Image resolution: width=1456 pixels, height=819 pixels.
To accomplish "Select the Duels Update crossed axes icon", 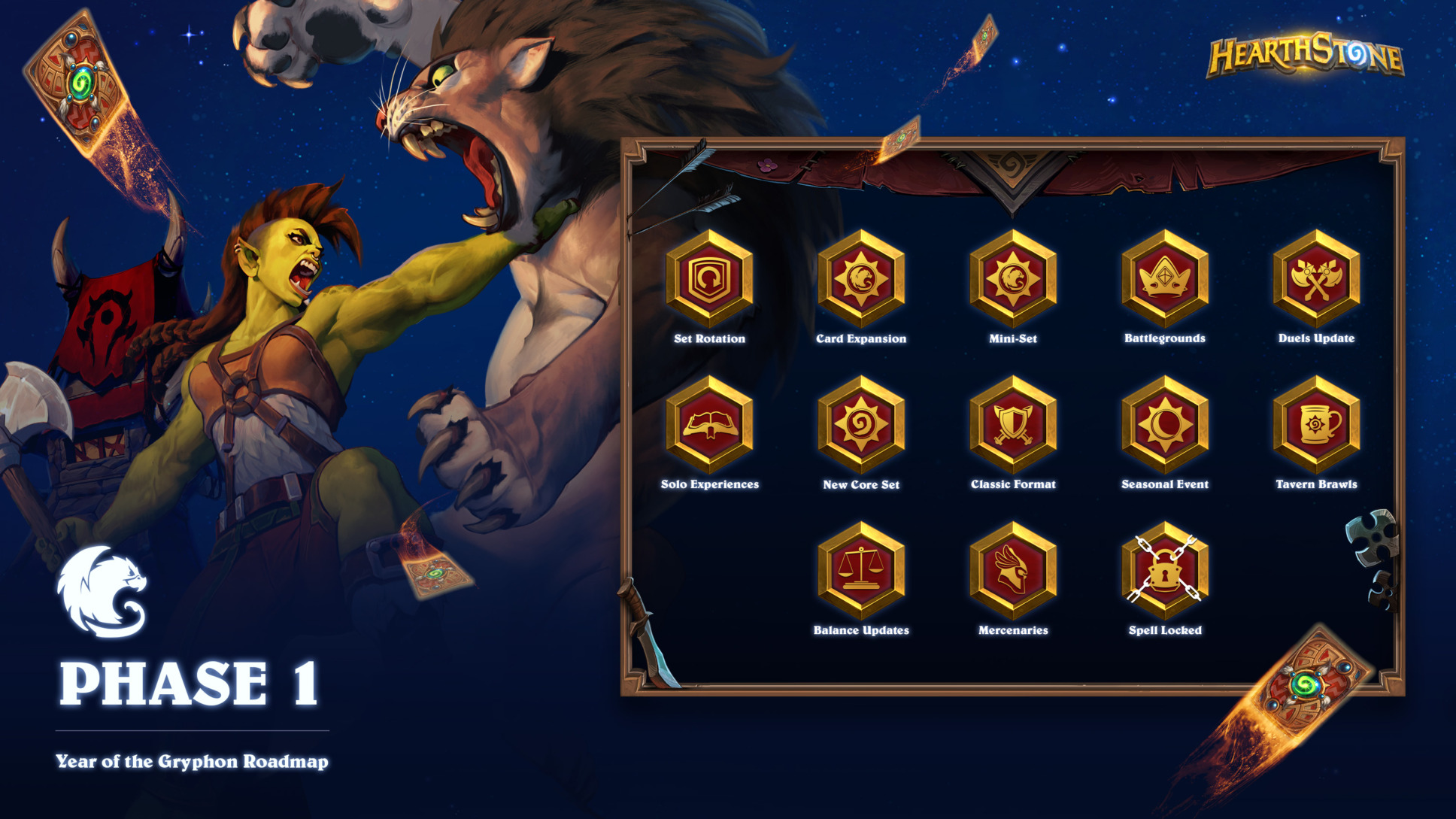I will (x=1316, y=279).
